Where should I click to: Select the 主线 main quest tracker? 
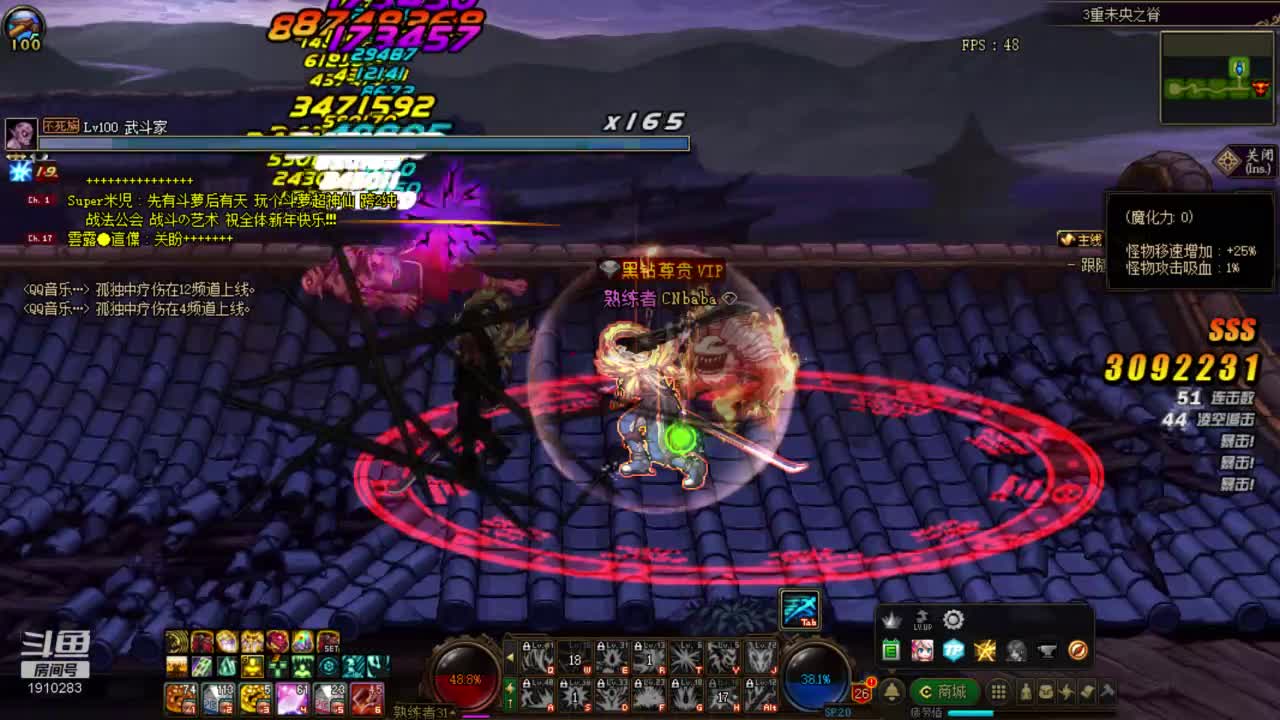(x=1081, y=240)
